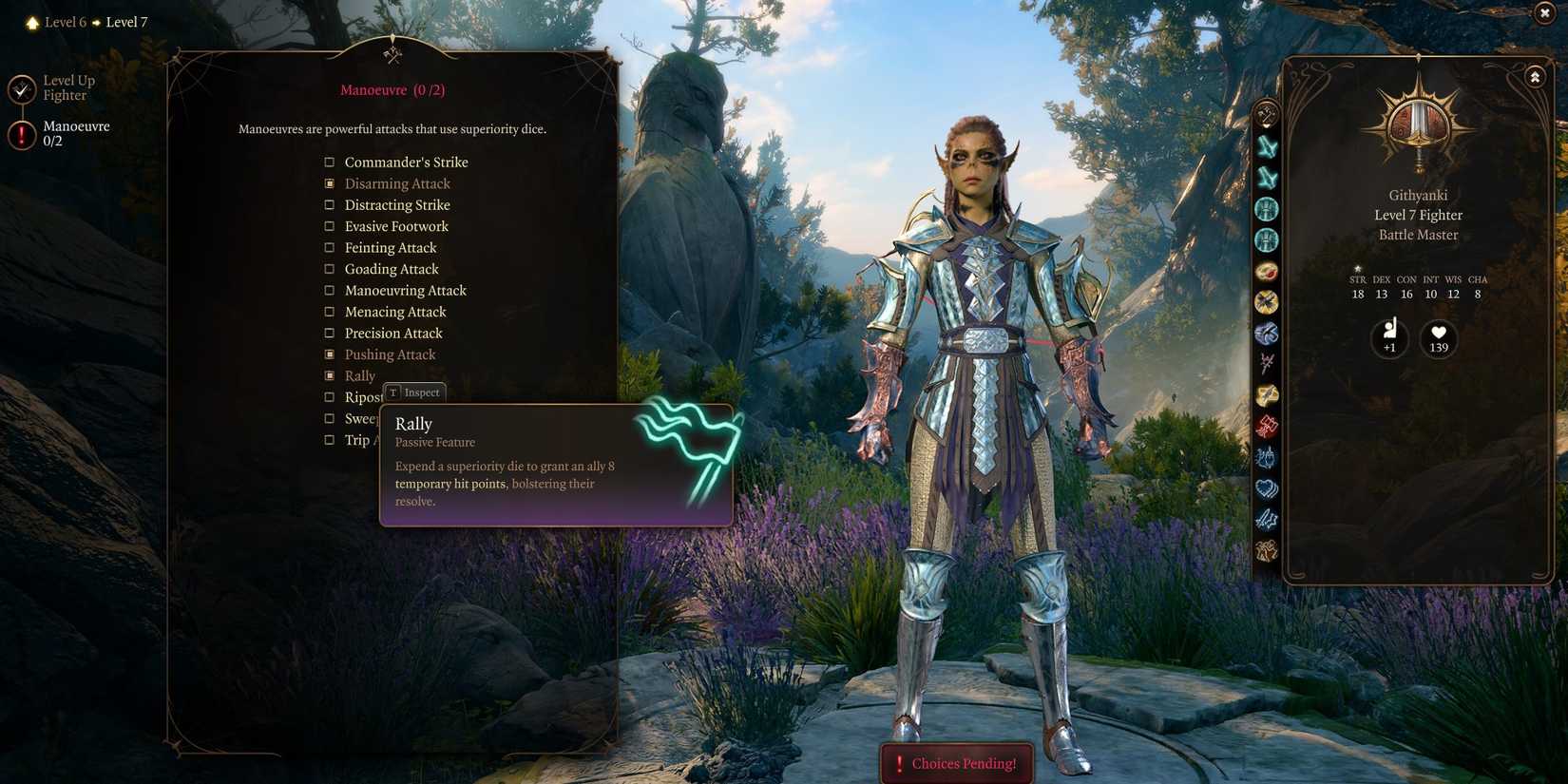Click the proficiency bonus +1 icon
Screen dimensions: 1568x784
[x=1389, y=338]
